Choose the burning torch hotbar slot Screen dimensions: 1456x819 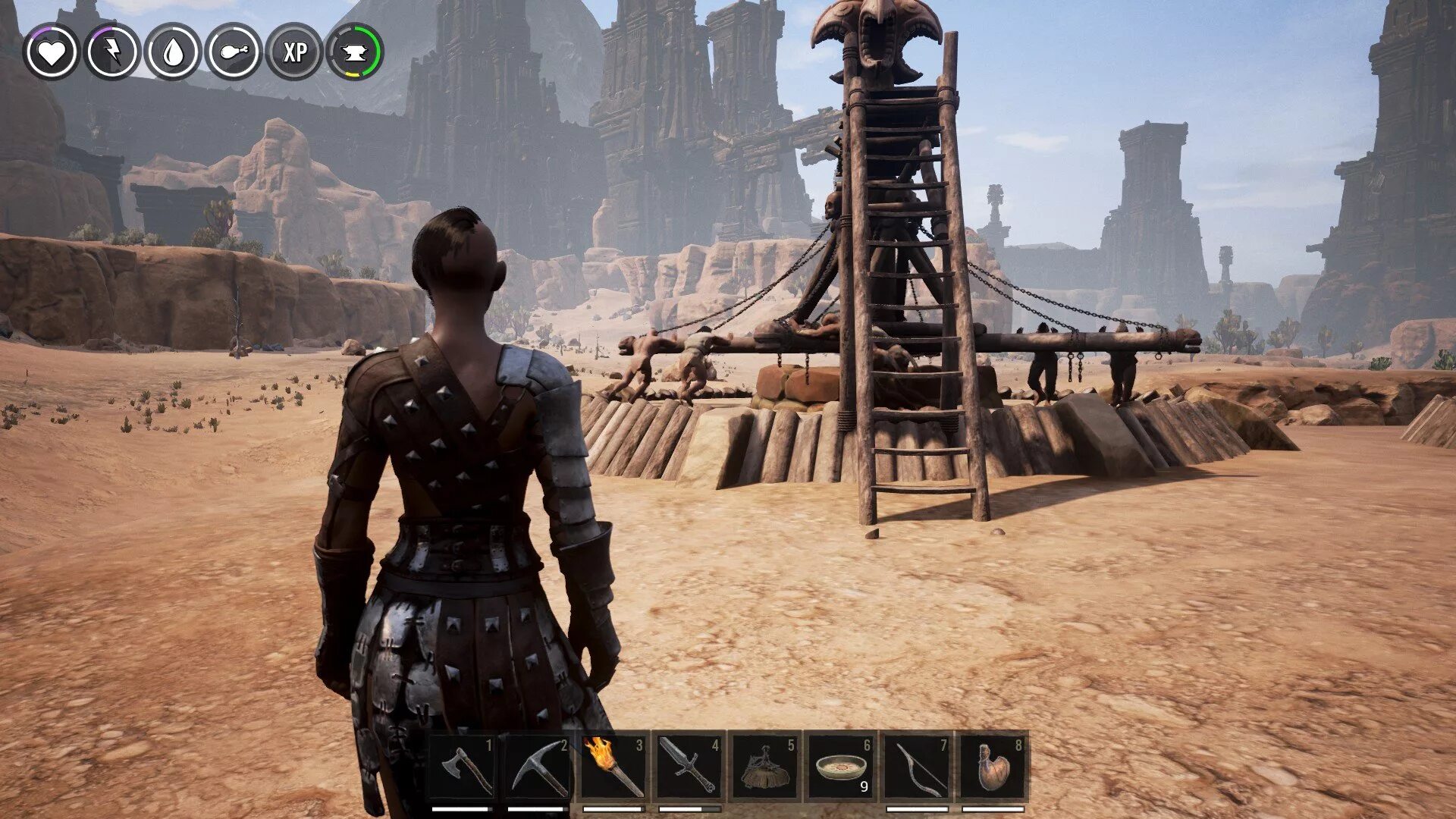tap(614, 767)
